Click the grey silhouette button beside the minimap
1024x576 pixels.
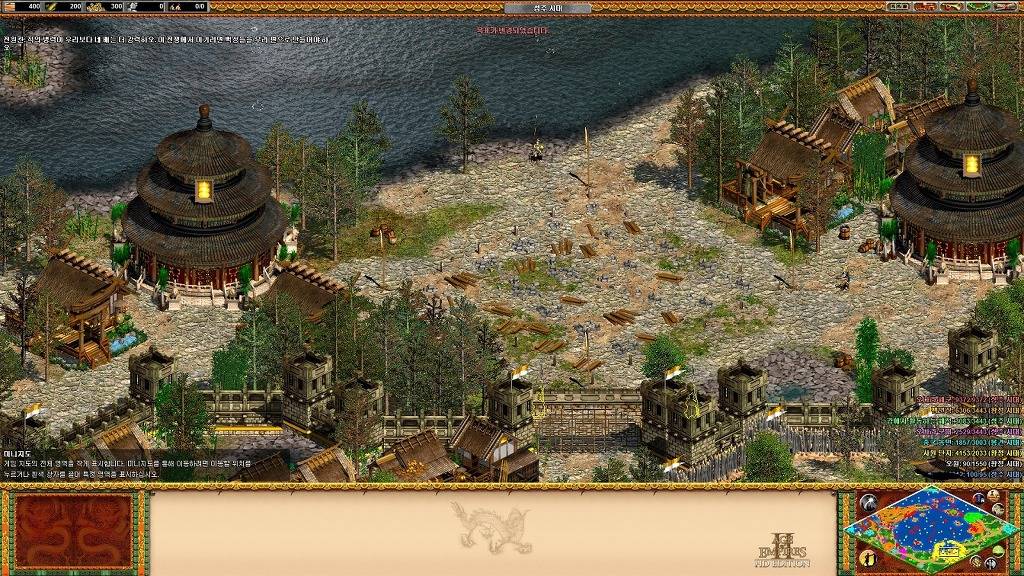coord(868,503)
